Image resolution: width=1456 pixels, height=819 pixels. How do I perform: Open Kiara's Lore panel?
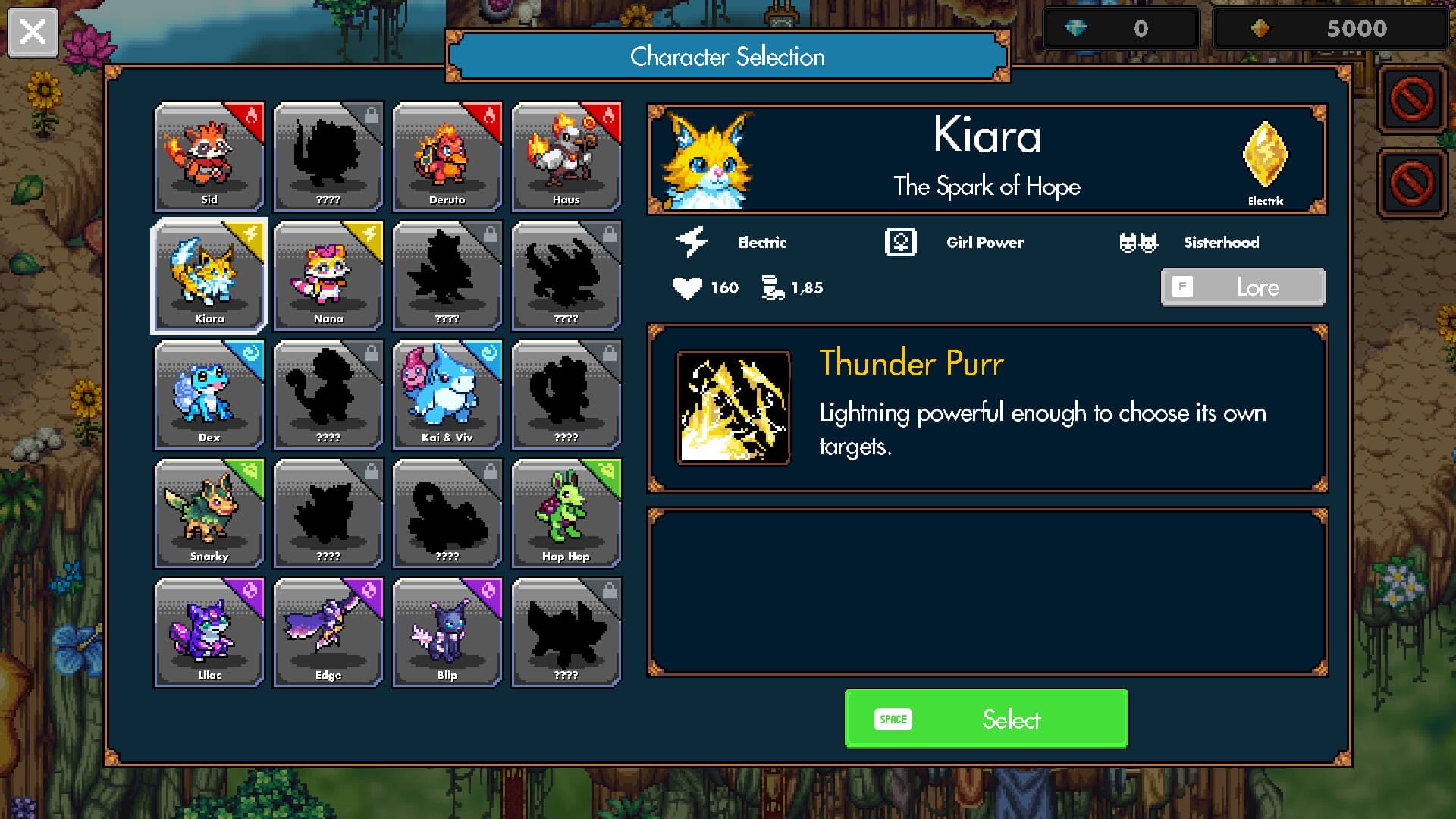pyautogui.click(x=1242, y=287)
